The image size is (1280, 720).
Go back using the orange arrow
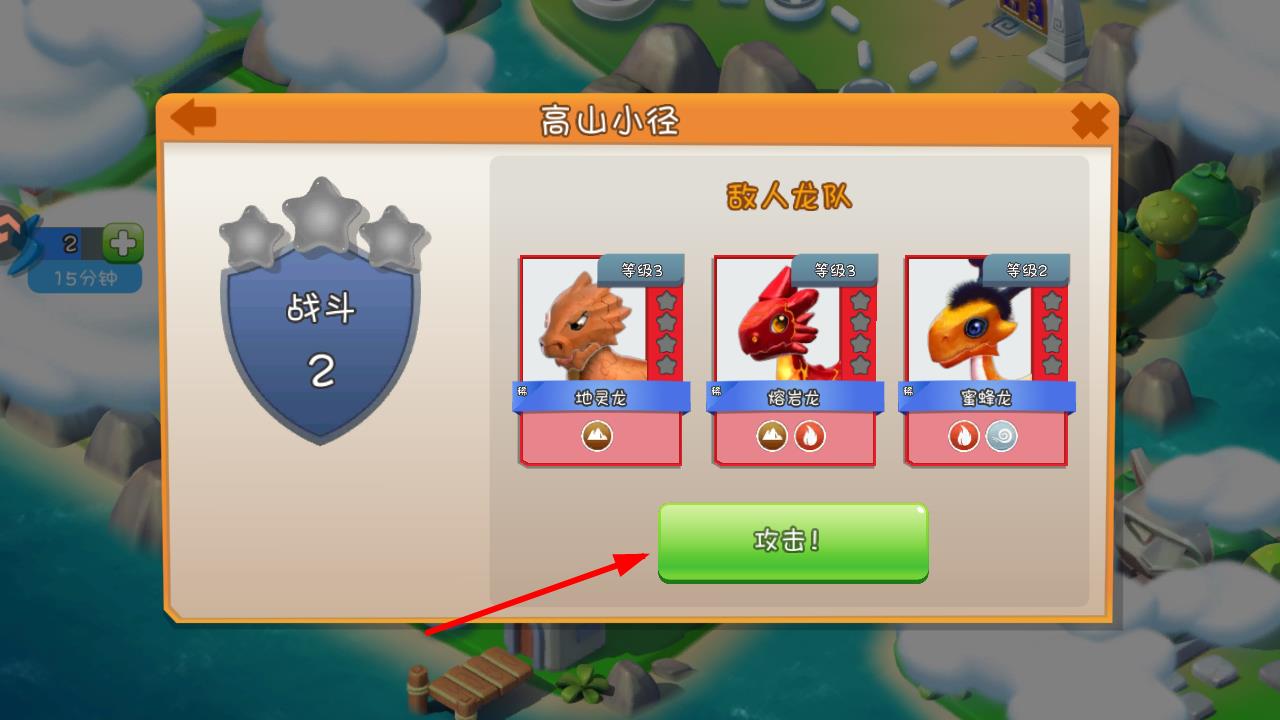194,118
